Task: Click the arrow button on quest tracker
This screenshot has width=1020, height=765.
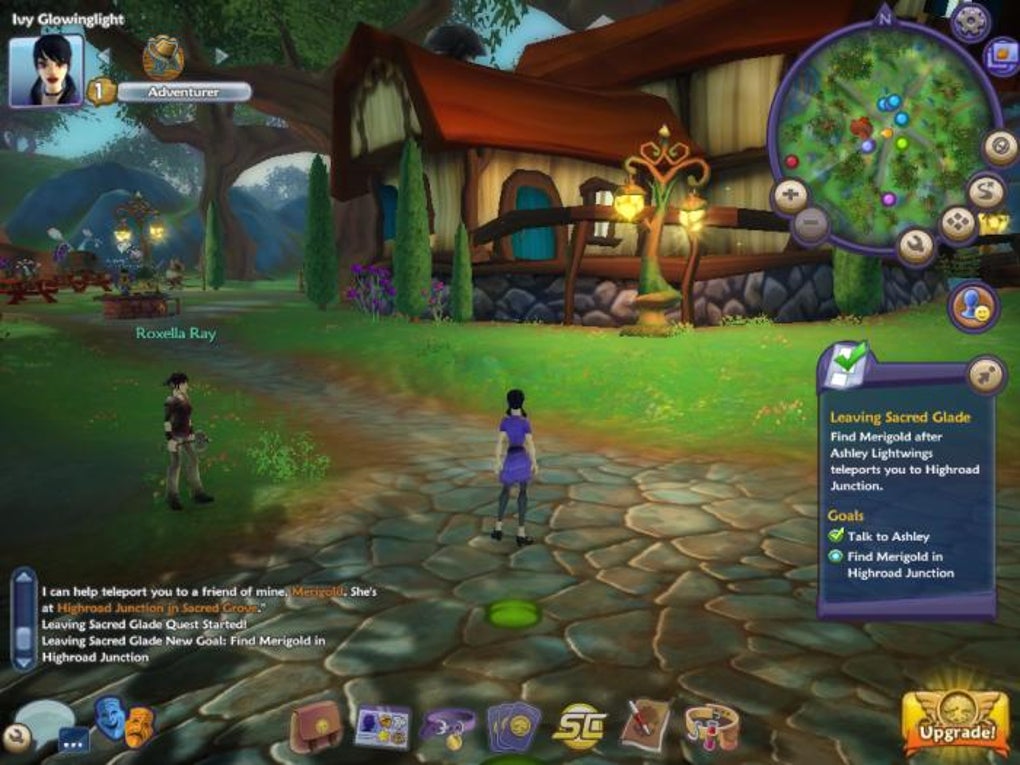Action: 984,375
